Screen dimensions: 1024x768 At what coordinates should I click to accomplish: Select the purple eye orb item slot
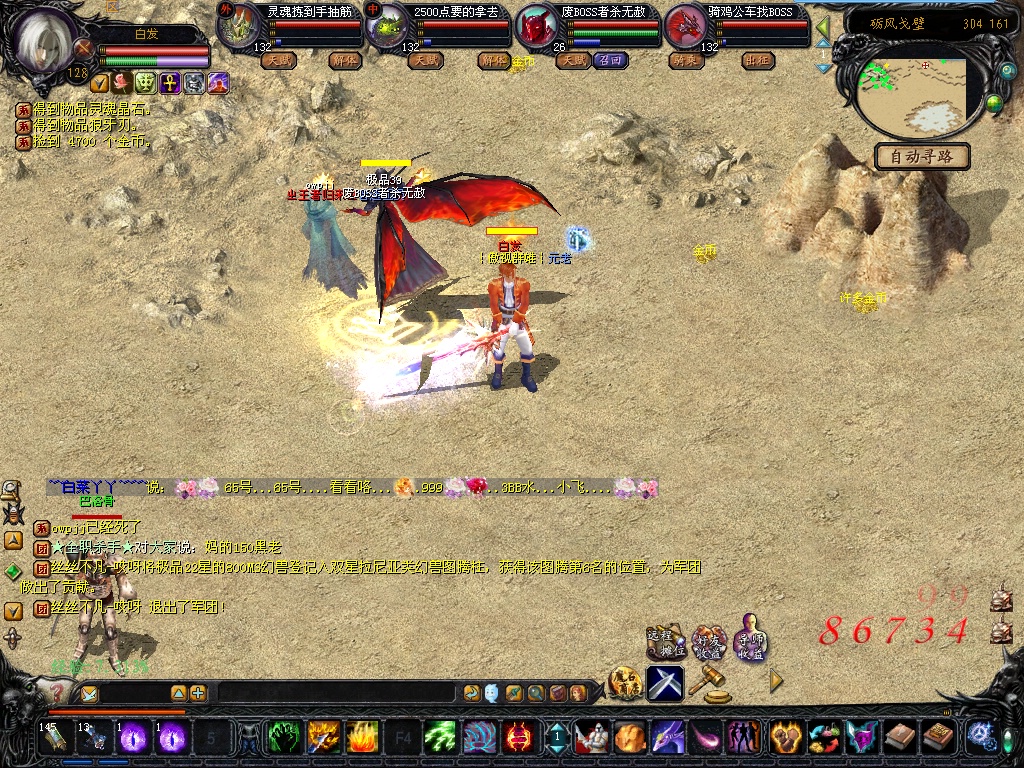pyautogui.click(x=134, y=738)
